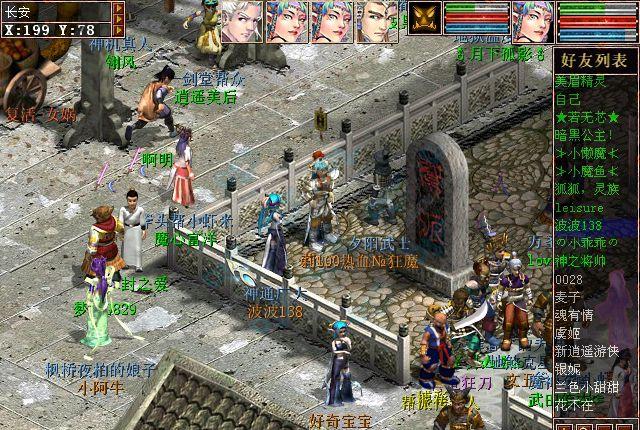The image size is (640, 430).
Task: Select friend 0028 in the list
Action: [568, 279]
